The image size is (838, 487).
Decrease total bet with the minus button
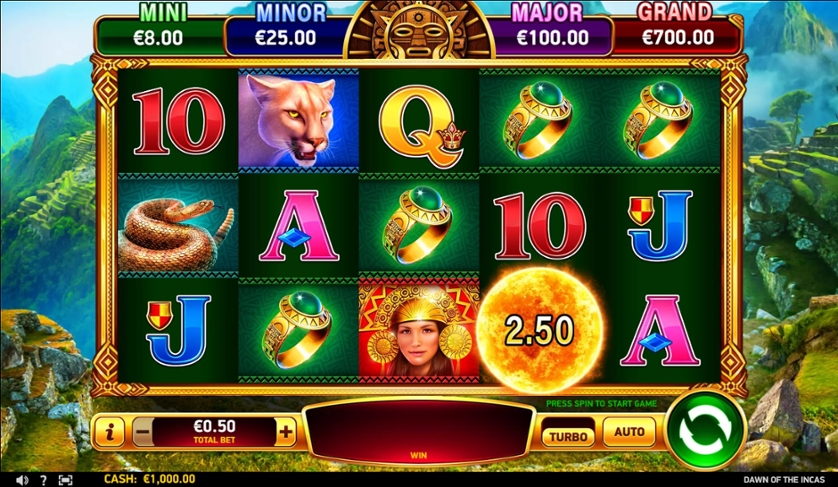coord(143,433)
